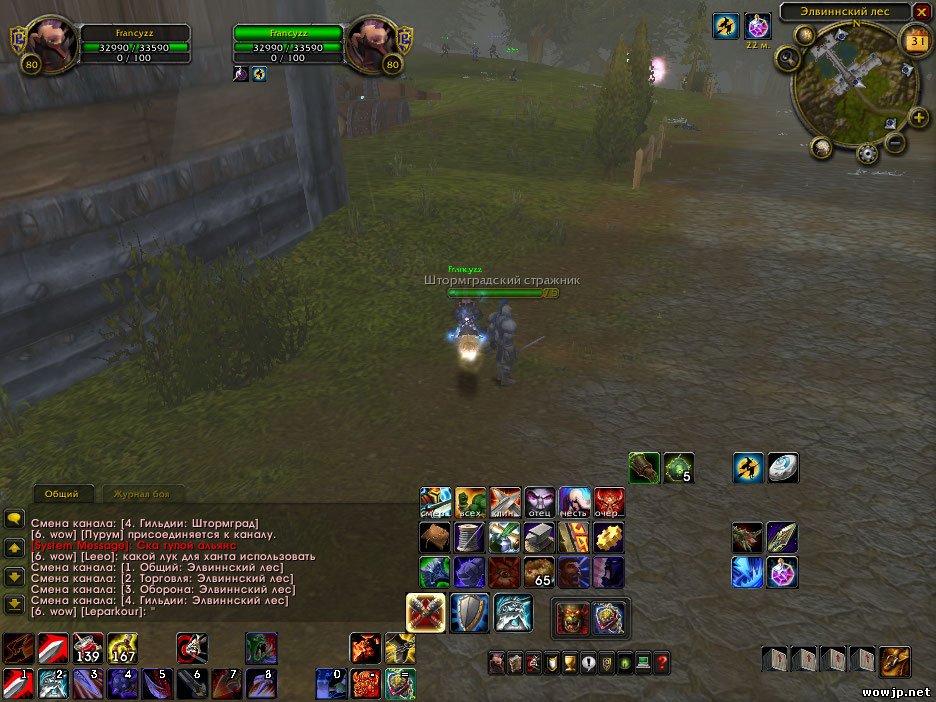This screenshot has width=936, height=702.
Task: Open the main backpack bag slot
Action: click(895, 661)
